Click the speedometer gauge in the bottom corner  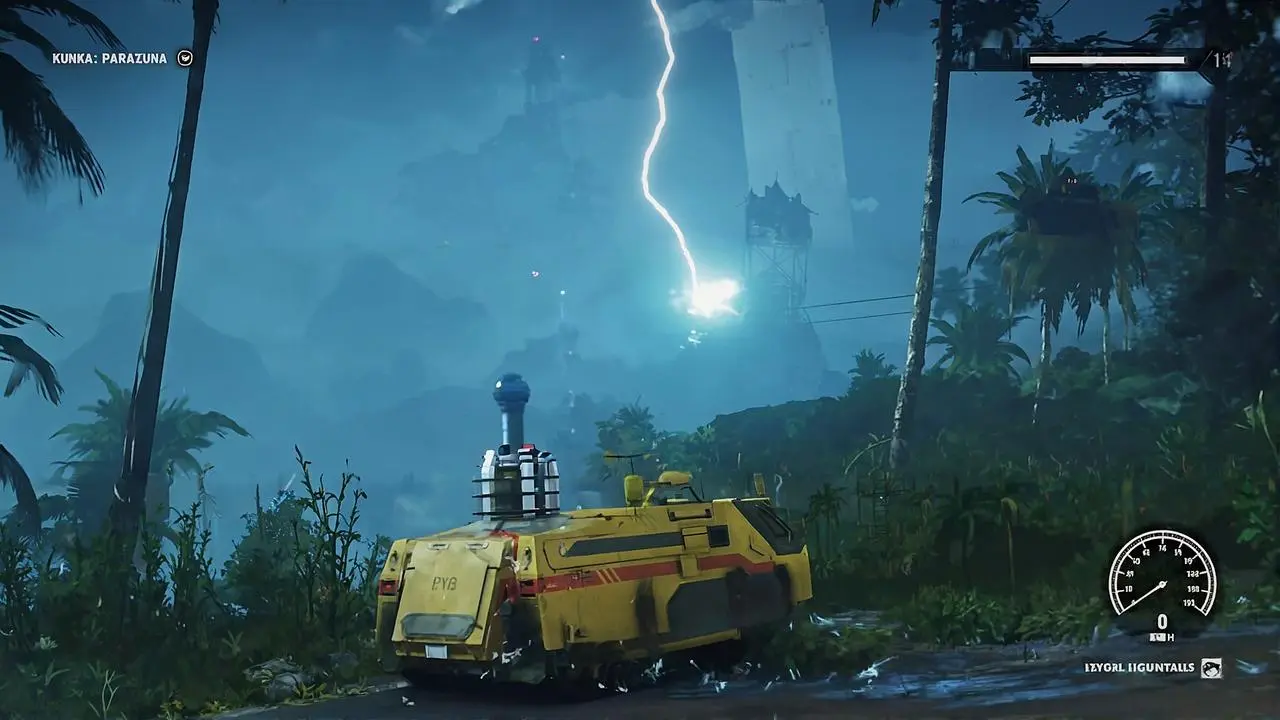point(1162,582)
